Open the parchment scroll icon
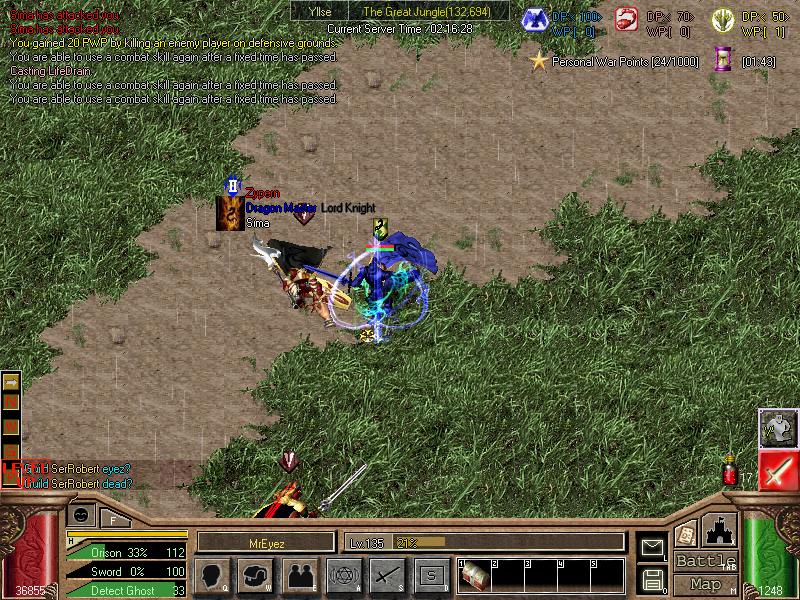This screenshot has width=800, height=600. (686, 534)
